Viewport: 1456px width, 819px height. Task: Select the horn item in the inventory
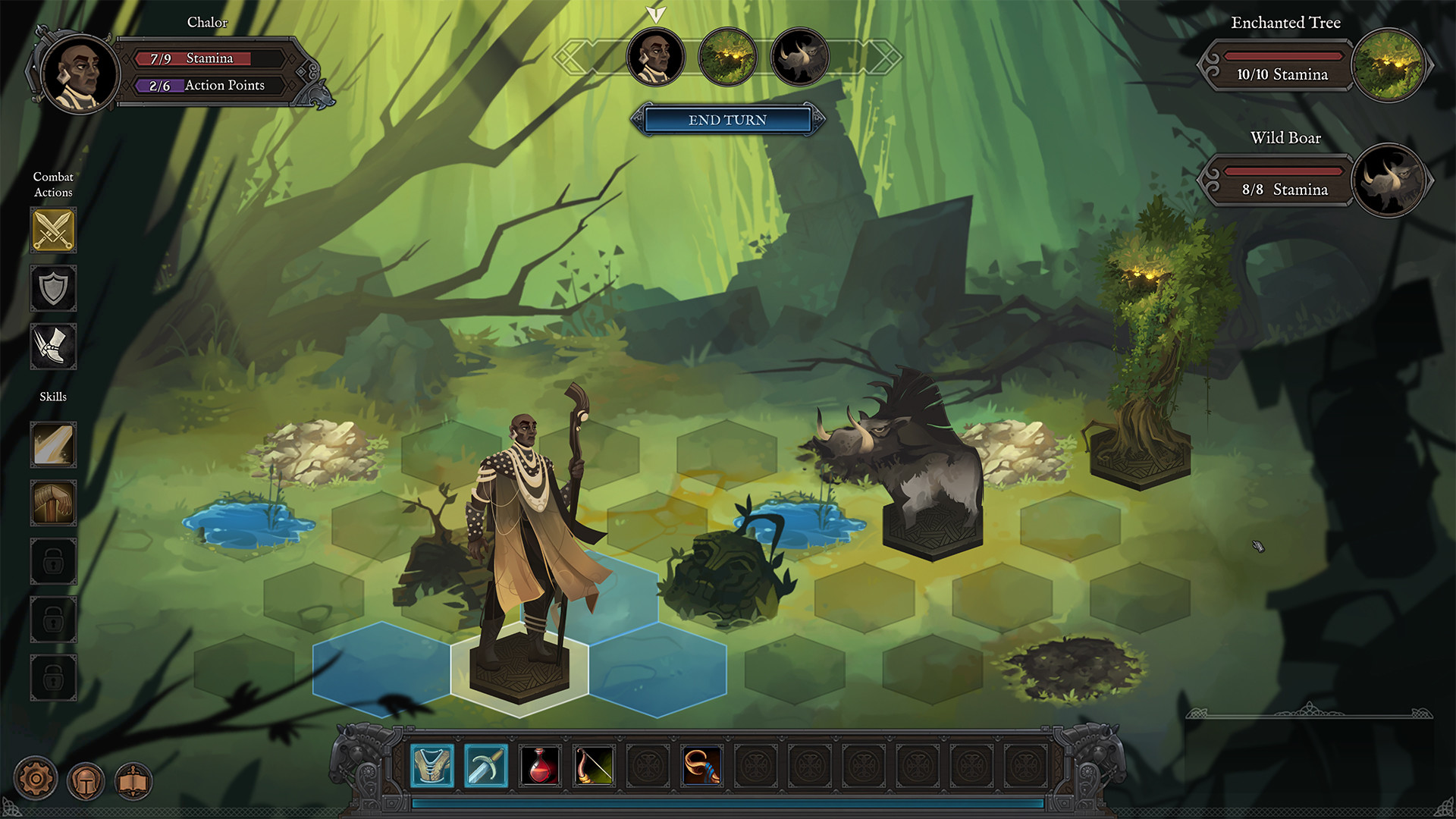pos(702,765)
